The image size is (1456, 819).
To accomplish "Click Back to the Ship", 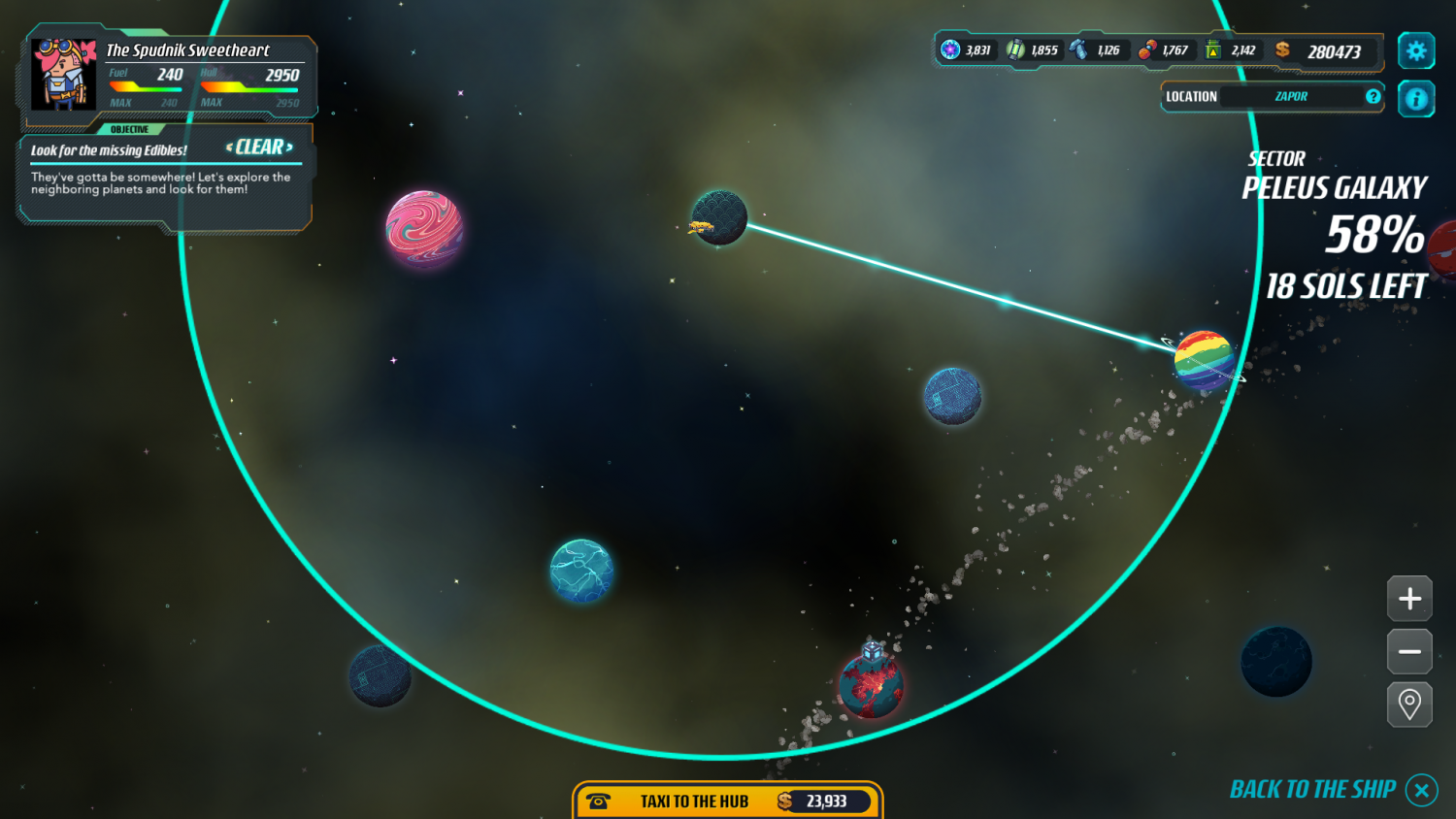I will [1312, 789].
